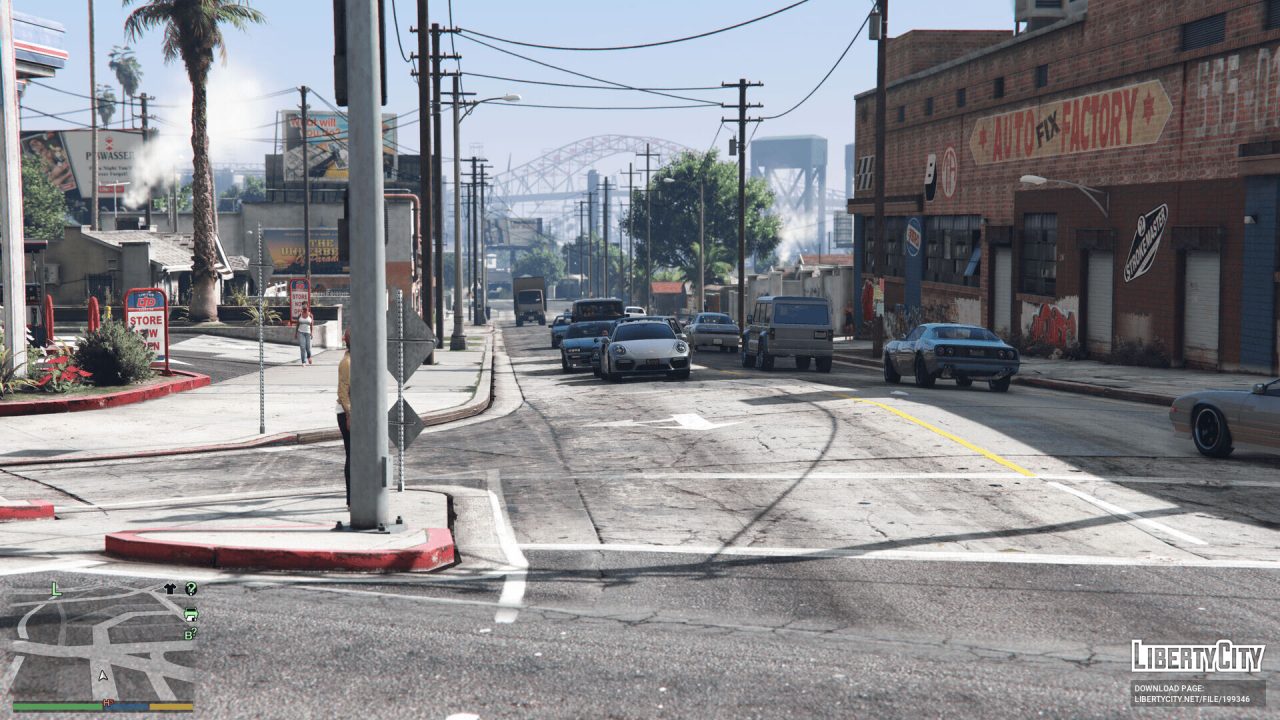Click the red "HS" marker above the health bar
Image resolution: width=1280 pixels, height=720 pixels.
(x=107, y=703)
